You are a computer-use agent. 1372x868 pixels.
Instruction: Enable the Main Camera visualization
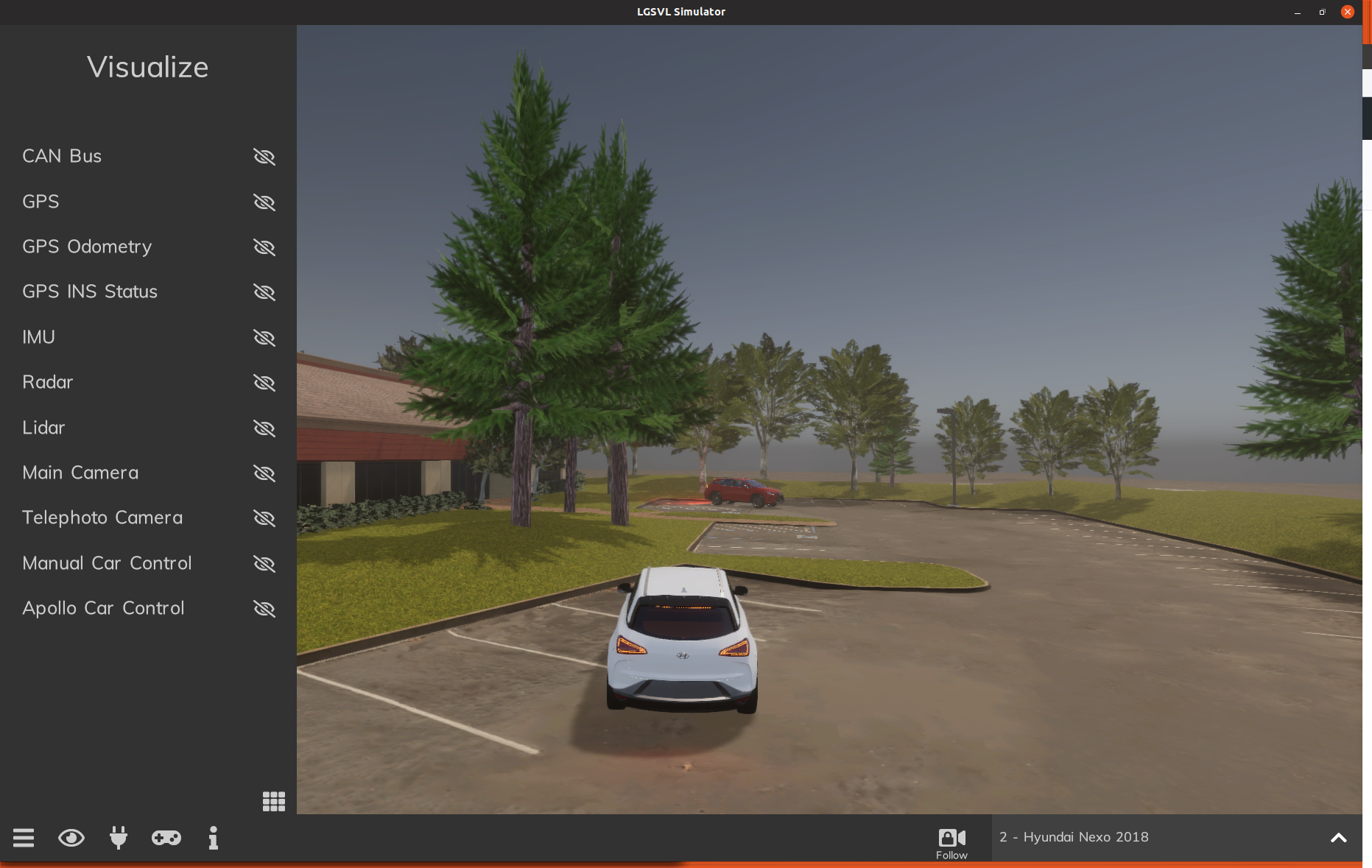click(264, 473)
